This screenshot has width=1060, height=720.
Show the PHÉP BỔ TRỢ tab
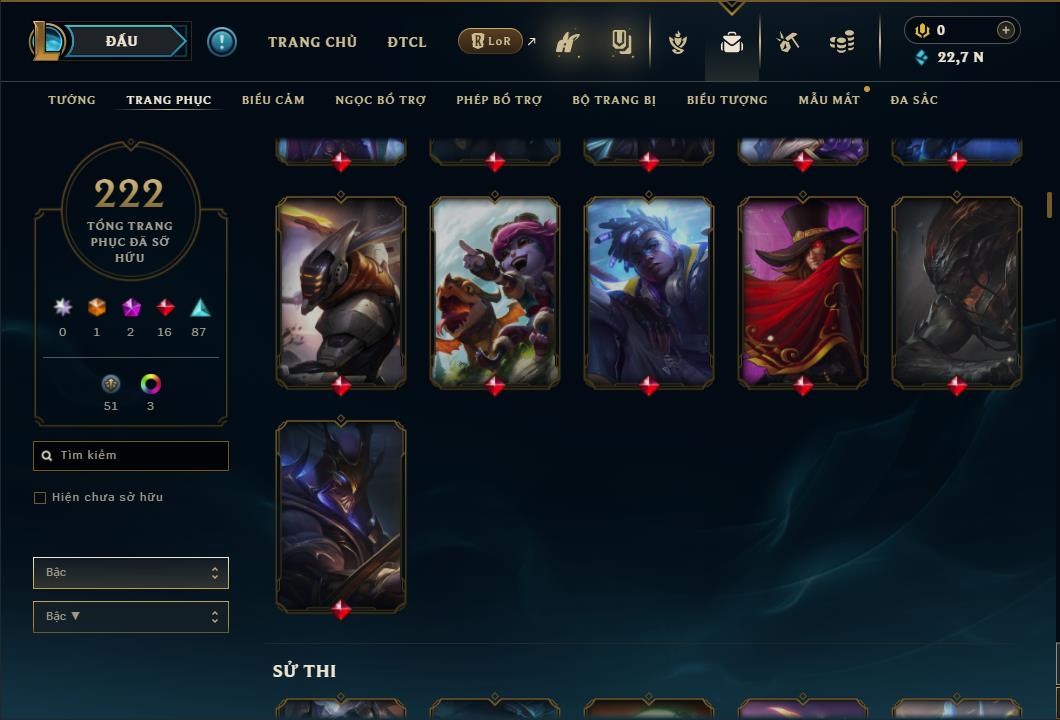click(x=499, y=100)
